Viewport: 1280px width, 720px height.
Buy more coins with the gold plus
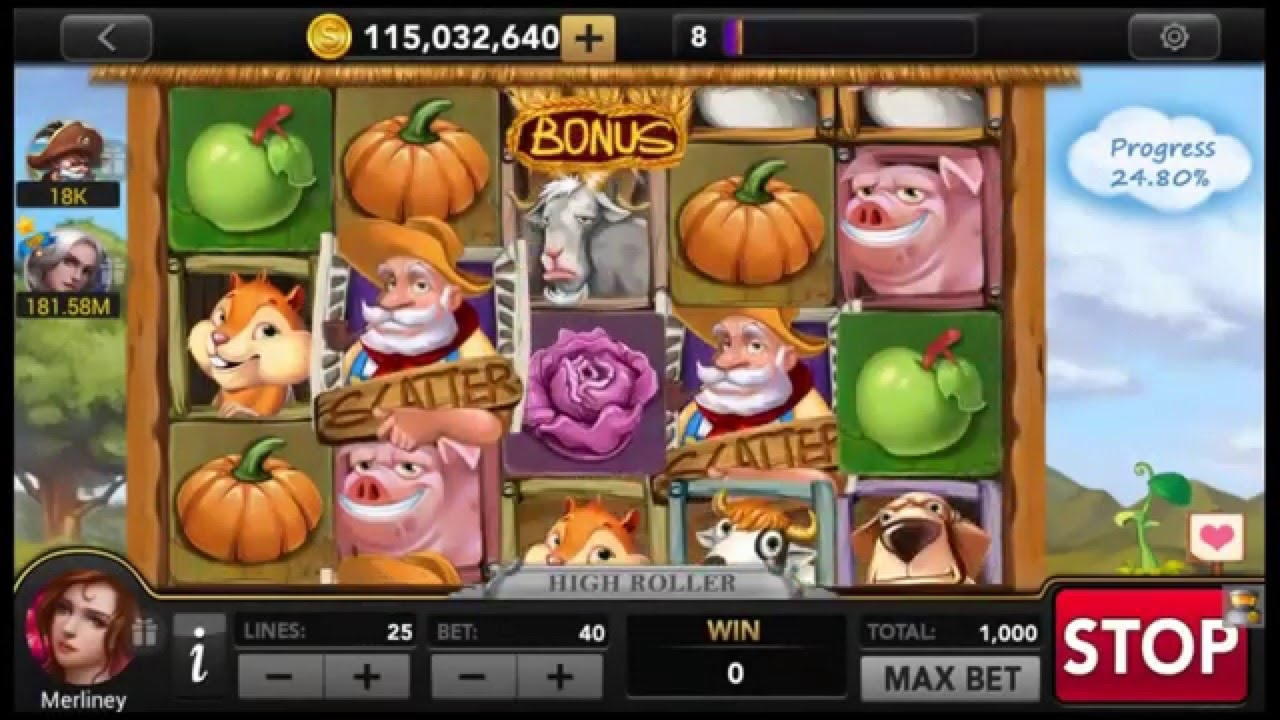click(588, 39)
